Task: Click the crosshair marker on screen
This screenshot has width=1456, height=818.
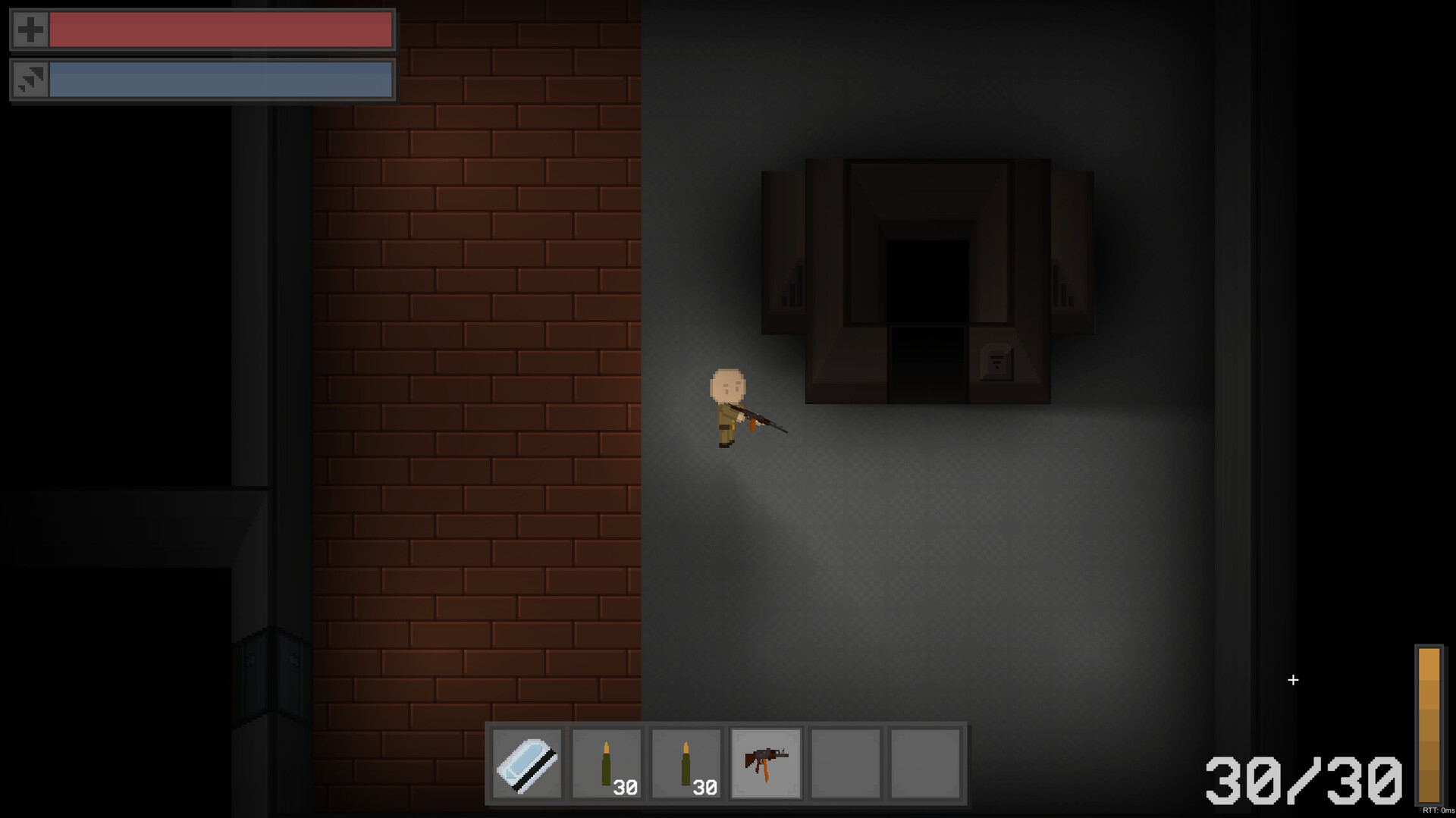Action: (x=1293, y=680)
